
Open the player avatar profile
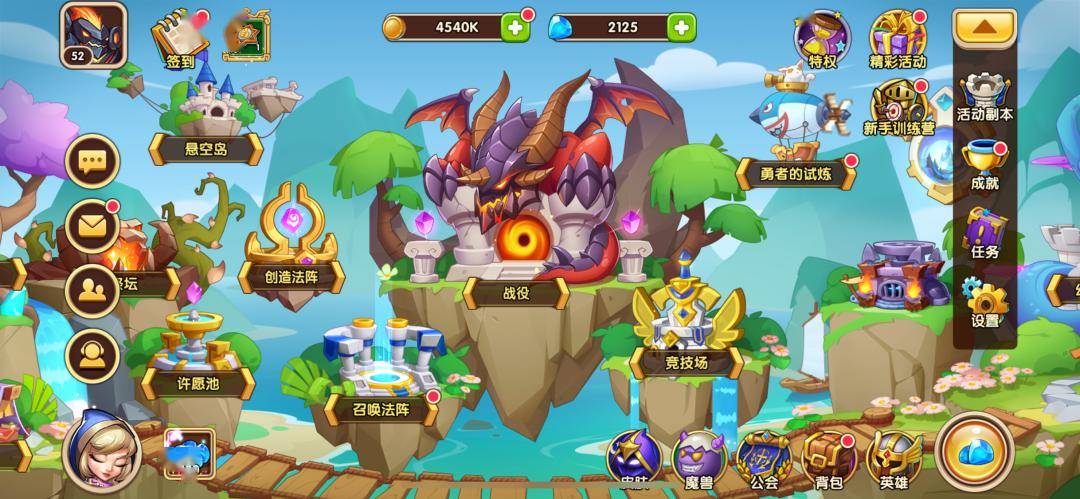pos(90,32)
